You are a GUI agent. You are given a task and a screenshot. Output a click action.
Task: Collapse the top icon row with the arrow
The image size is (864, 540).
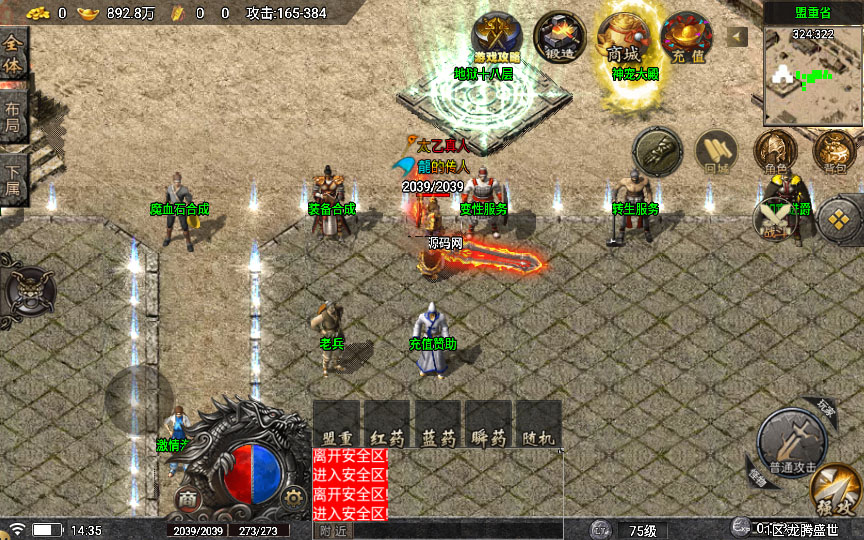click(737, 37)
